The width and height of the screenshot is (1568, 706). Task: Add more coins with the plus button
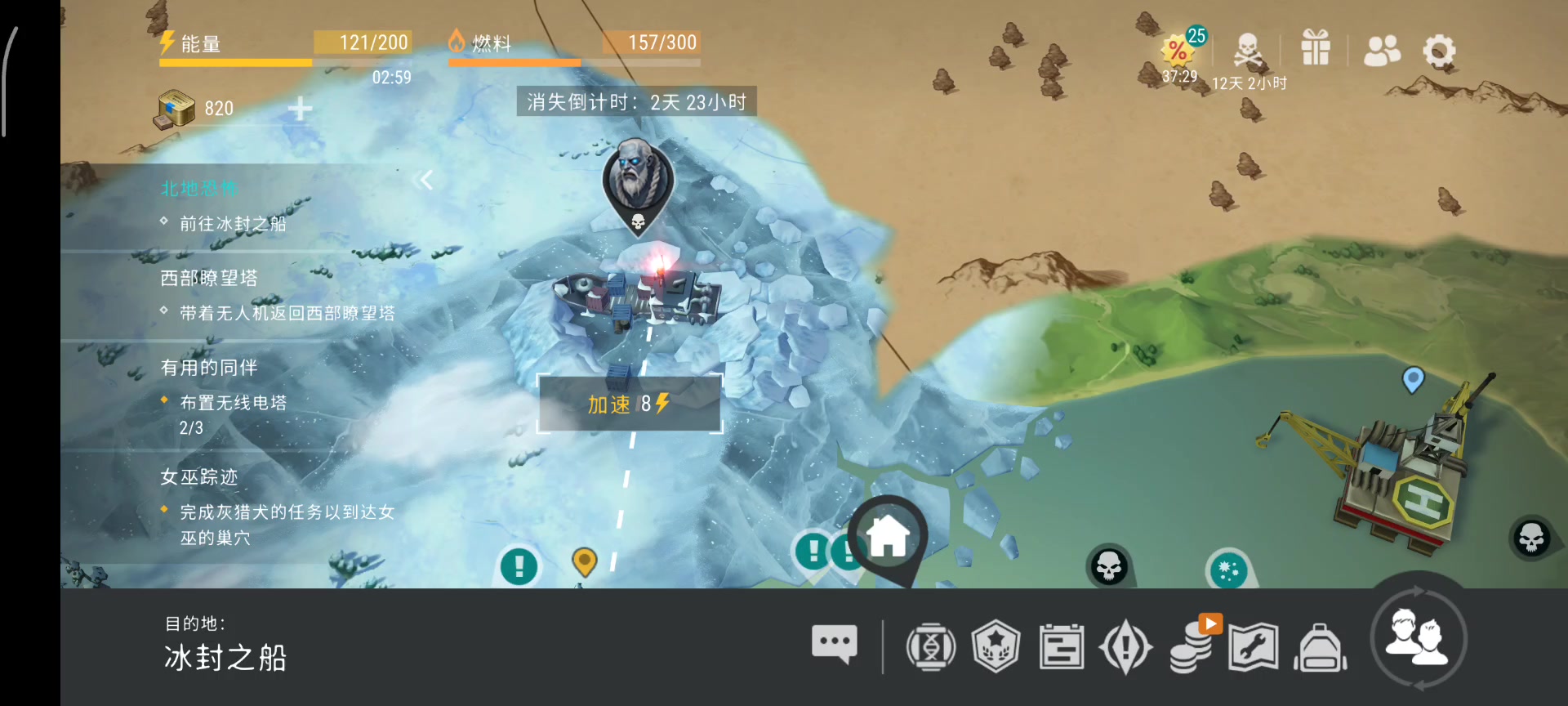(300, 109)
